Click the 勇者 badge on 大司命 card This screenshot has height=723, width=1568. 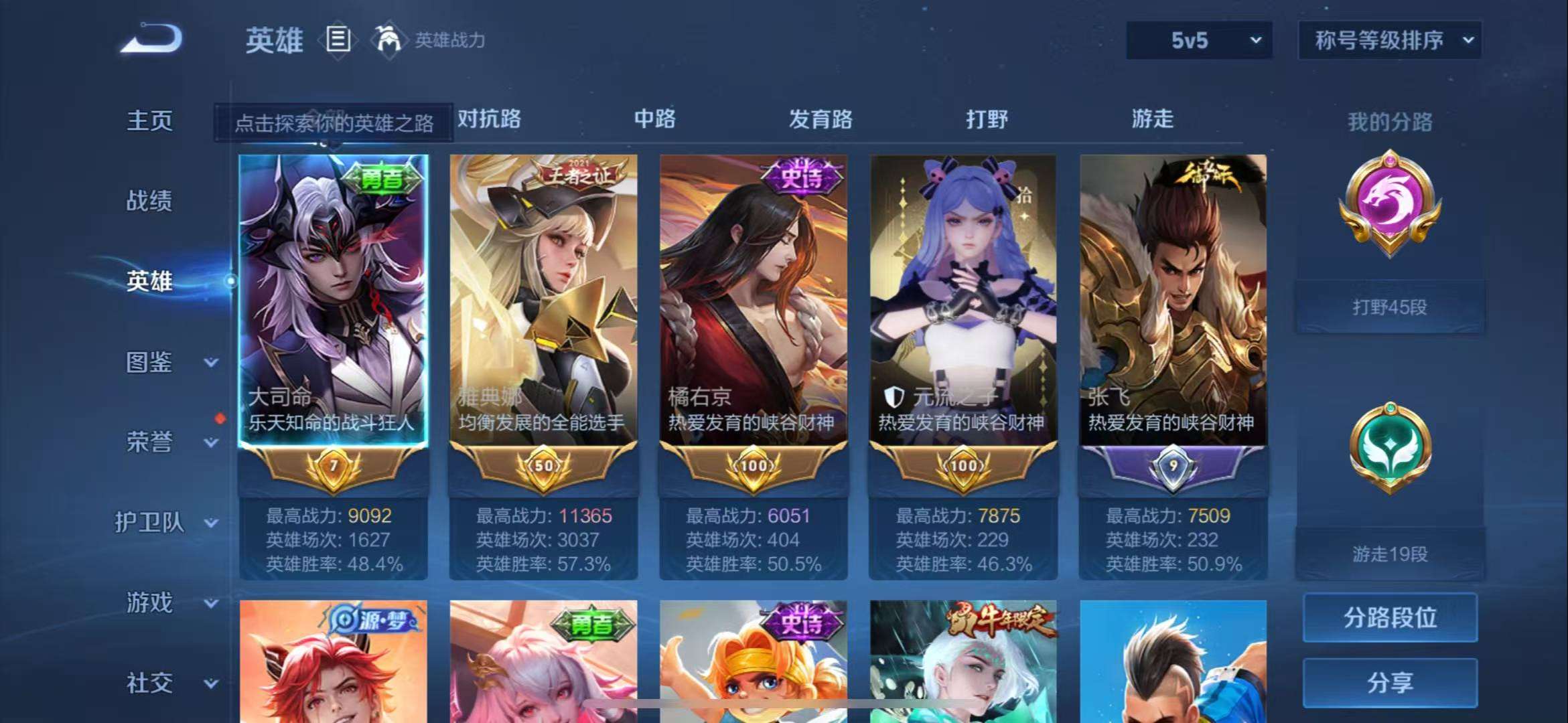pyautogui.click(x=383, y=178)
